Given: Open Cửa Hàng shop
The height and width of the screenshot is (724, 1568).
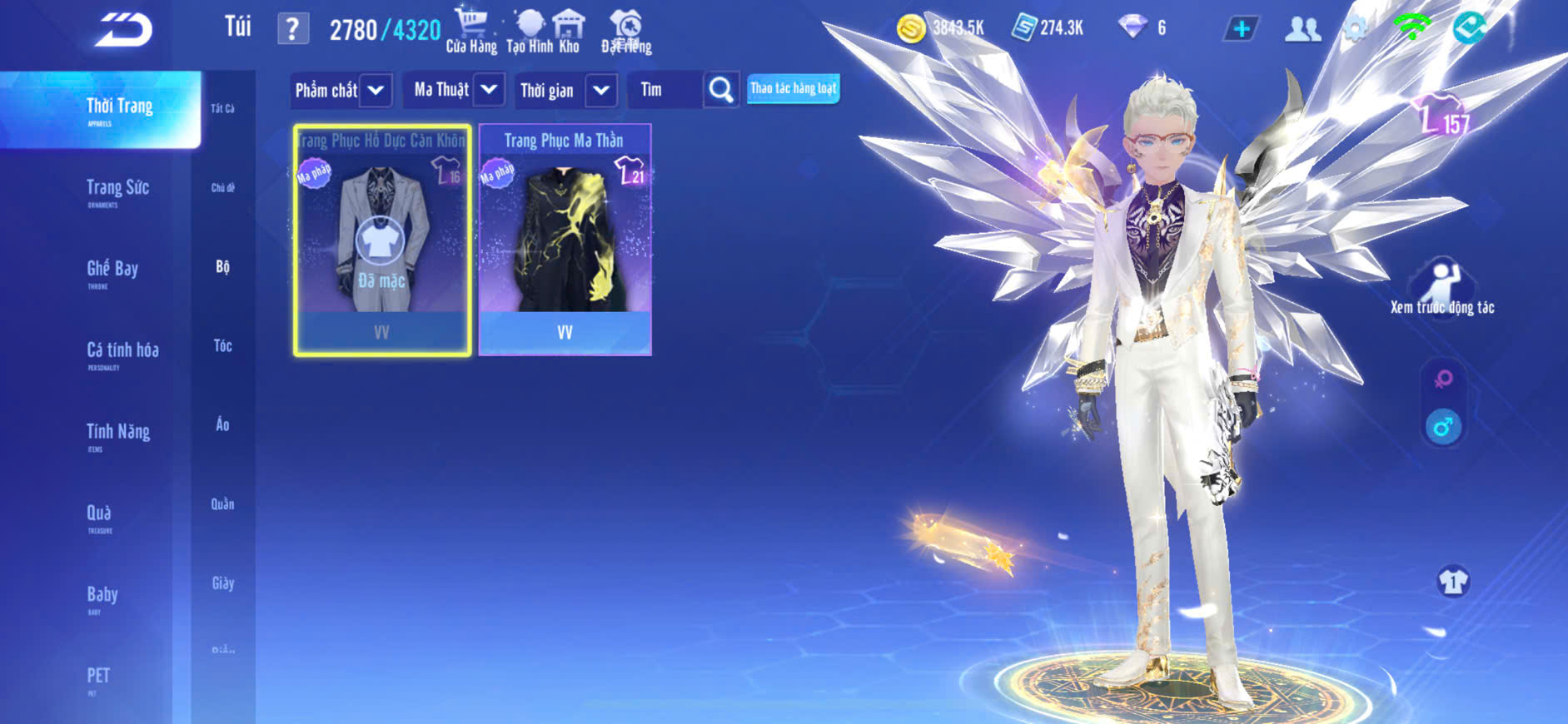Looking at the screenshot, I should tap(471, 31).
